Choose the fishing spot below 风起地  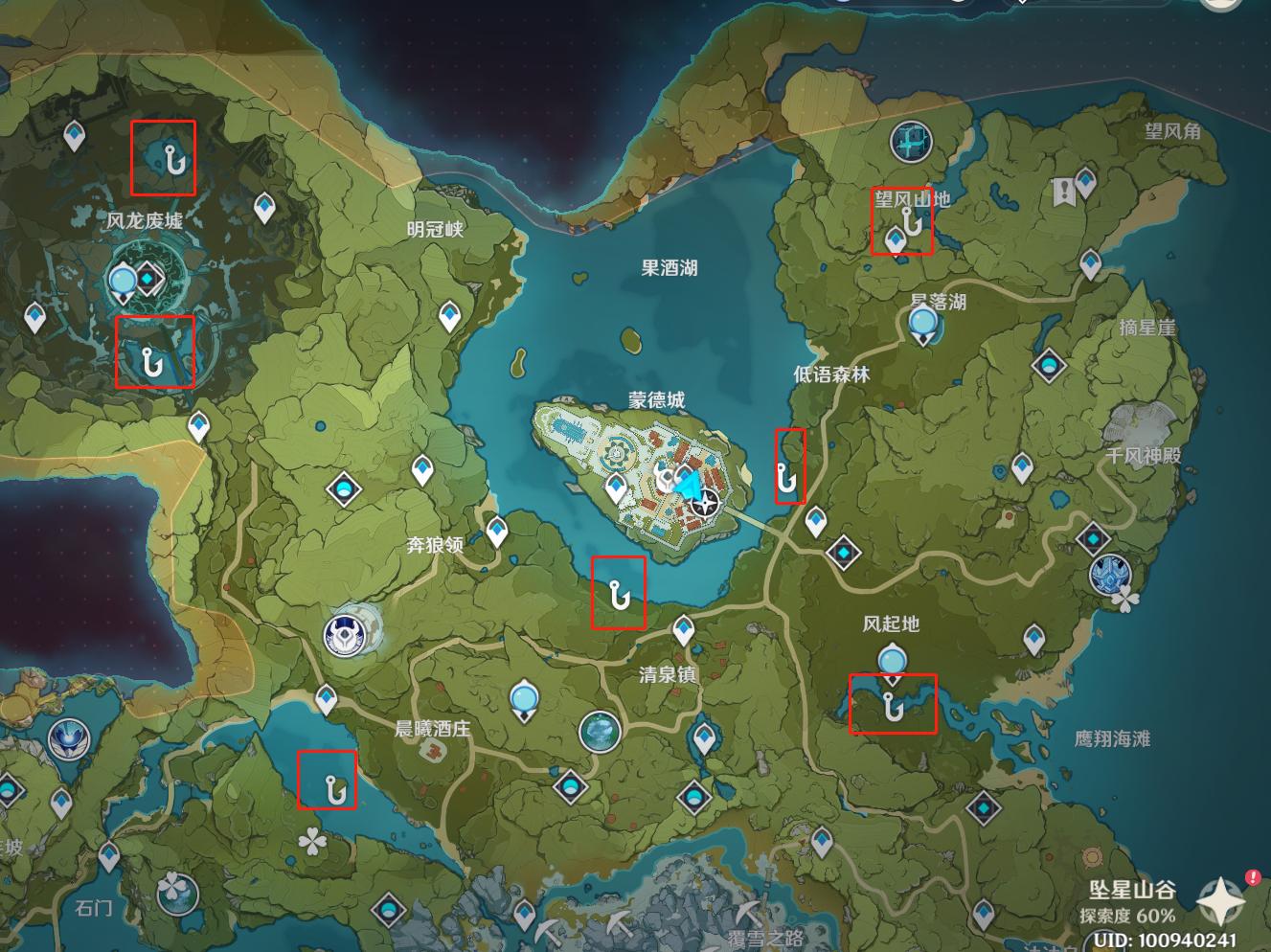(894, 708)
